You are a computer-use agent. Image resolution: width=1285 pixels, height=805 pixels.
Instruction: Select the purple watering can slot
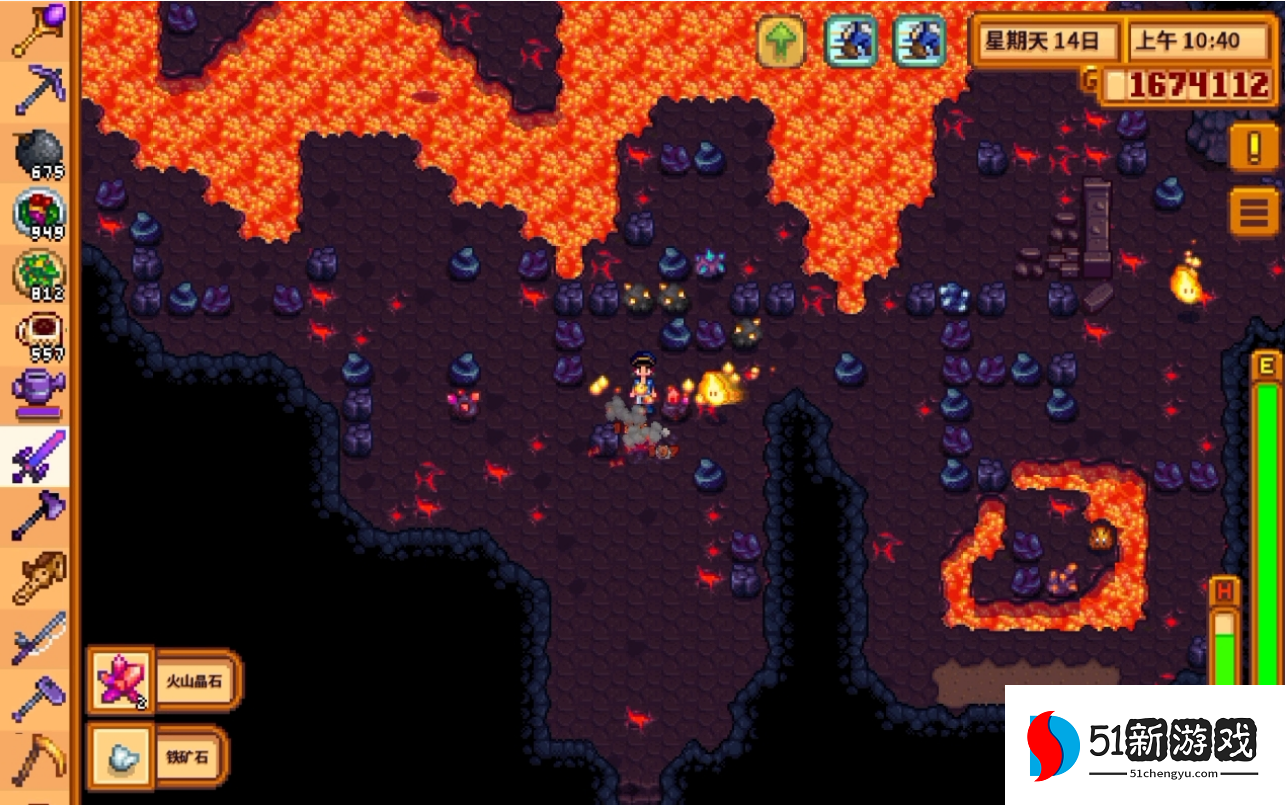point(38,395)
